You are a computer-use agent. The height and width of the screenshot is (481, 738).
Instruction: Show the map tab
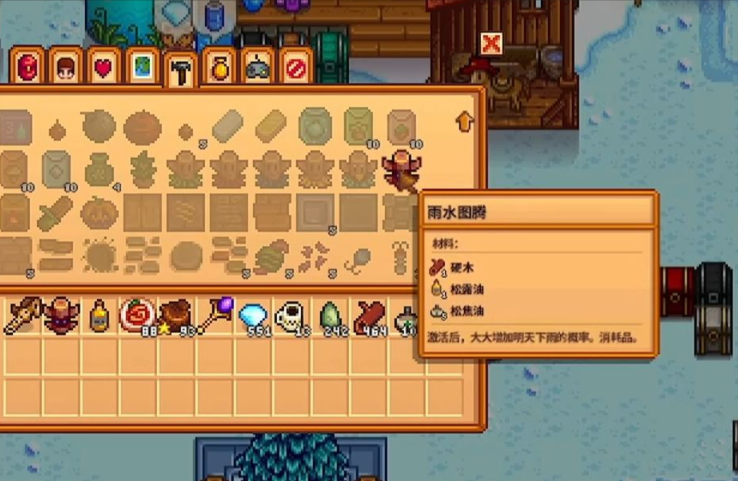pyautogui.click(x=141, y=67)
